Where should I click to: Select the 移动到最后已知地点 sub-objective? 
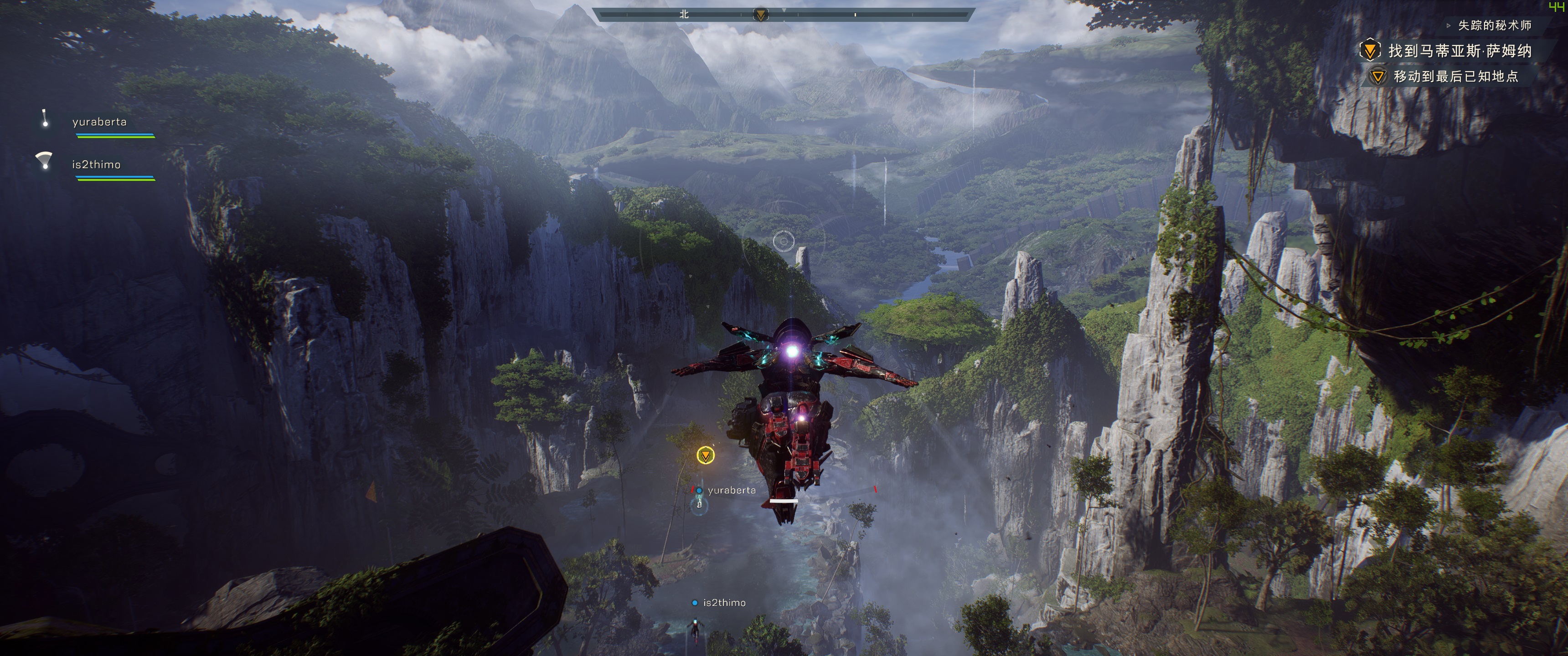(1455, 77)
